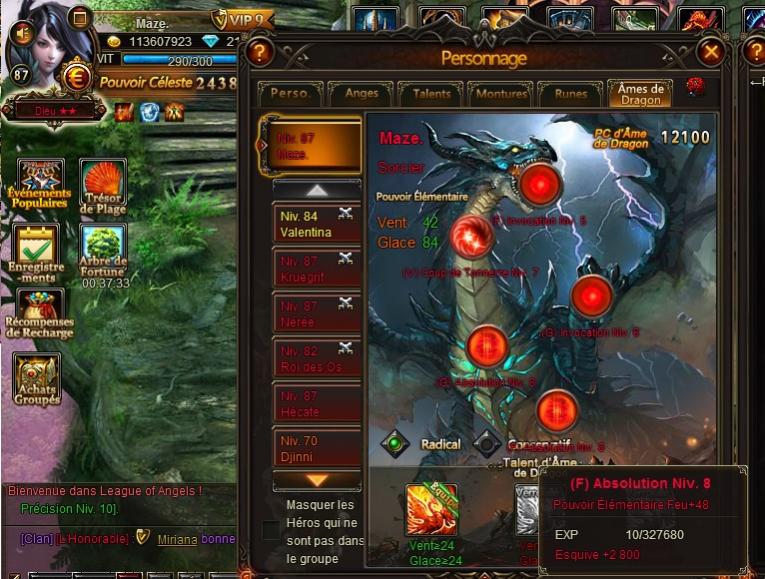Toggle the sound speaker button
Image resolution: width=765 pixels, height=579 pixels.
(x=22, y=32)
